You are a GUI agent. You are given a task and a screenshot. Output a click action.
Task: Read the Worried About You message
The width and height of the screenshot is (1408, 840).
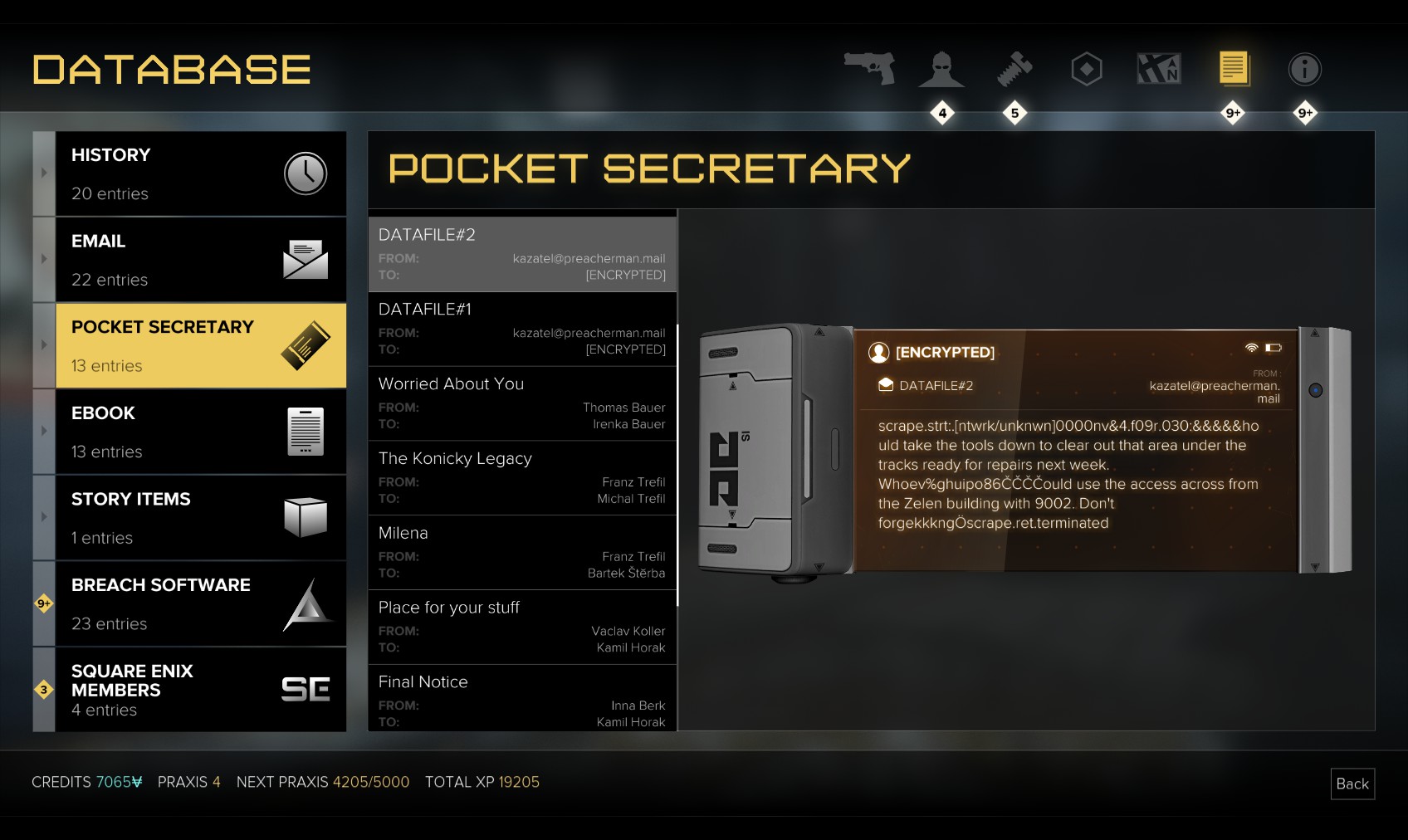(522, 403)
